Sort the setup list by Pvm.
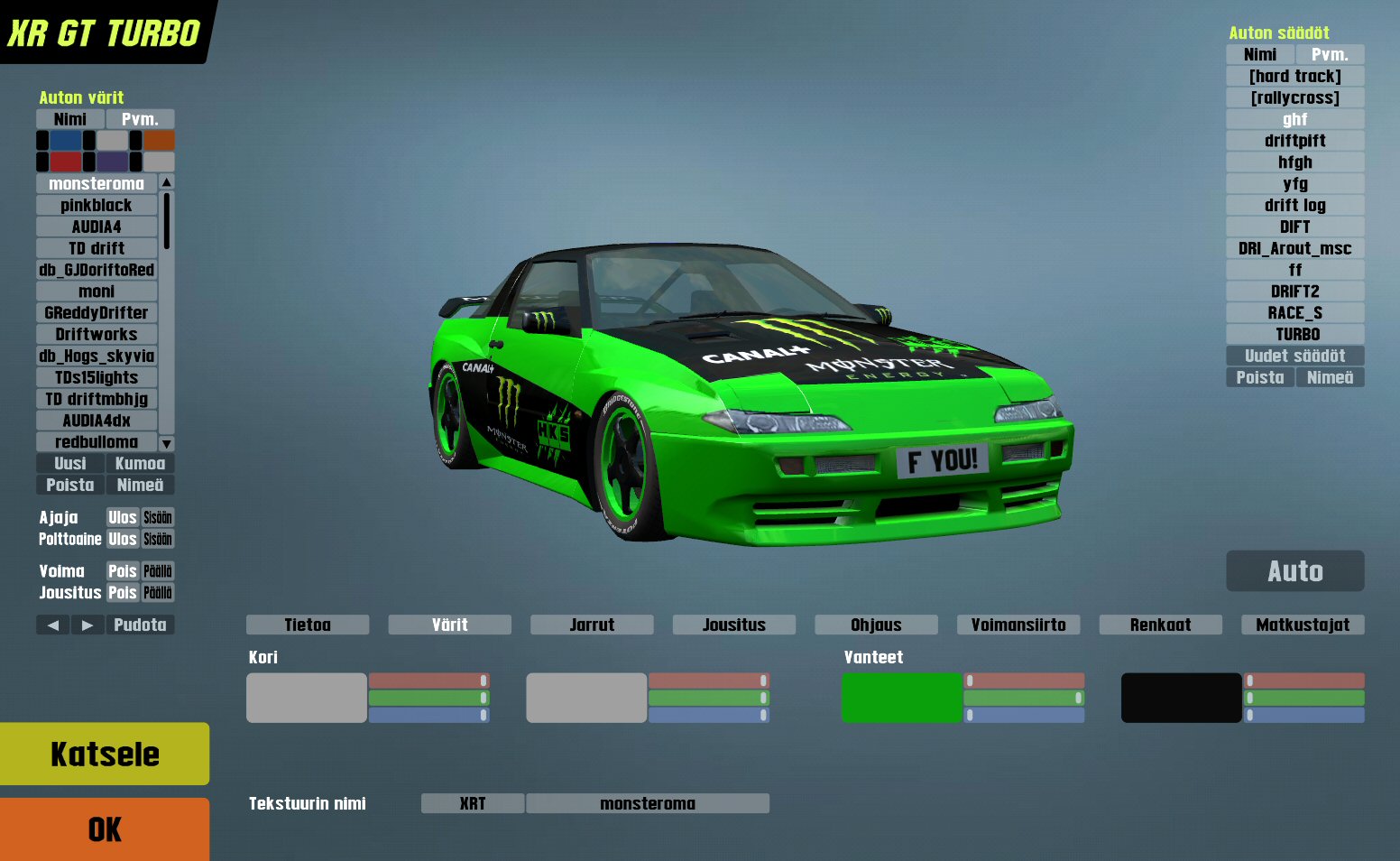This screenshot has height=861, width=1400. pos(1330,55)
